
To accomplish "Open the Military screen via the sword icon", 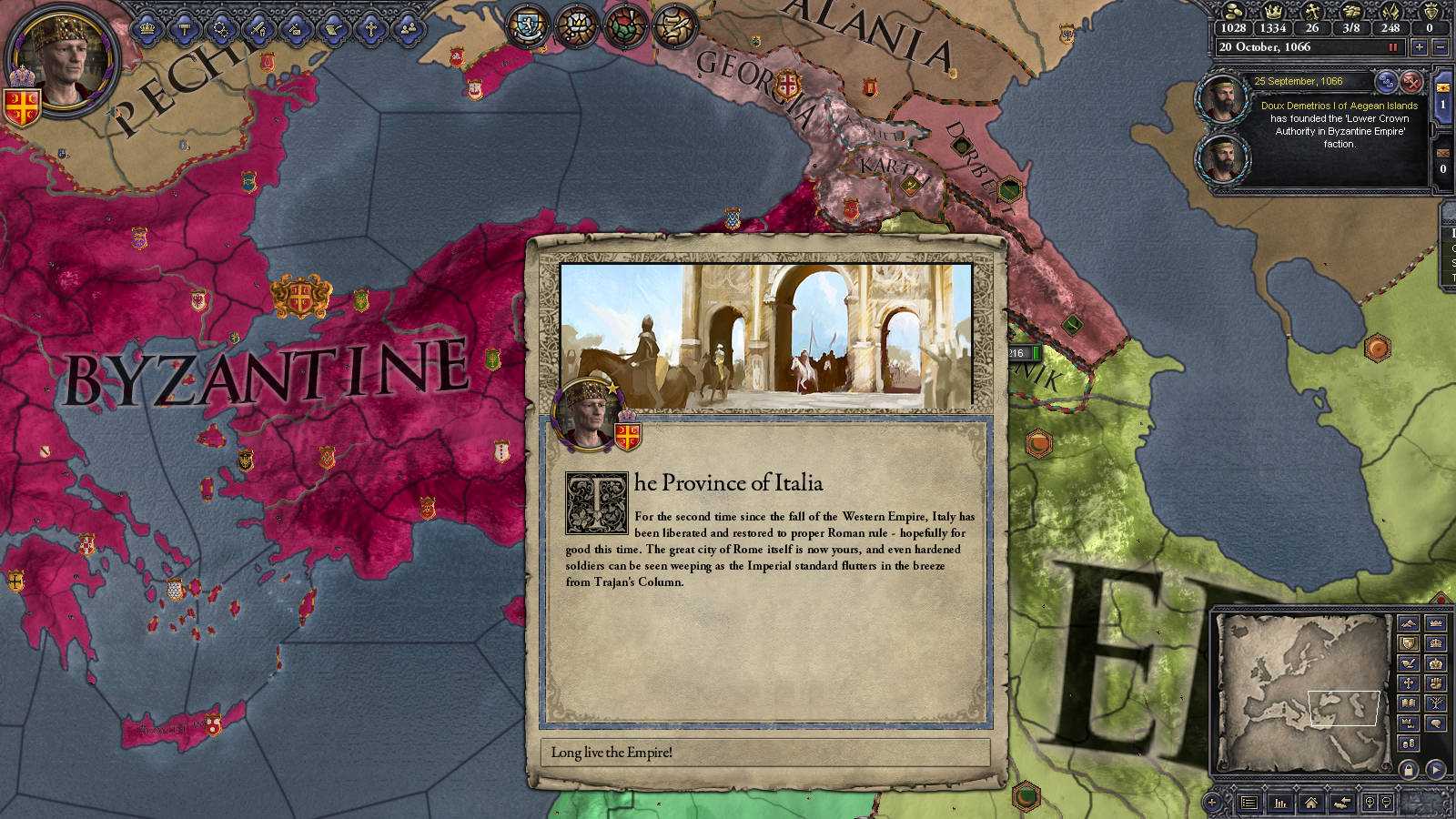I will tap(258, 29).
